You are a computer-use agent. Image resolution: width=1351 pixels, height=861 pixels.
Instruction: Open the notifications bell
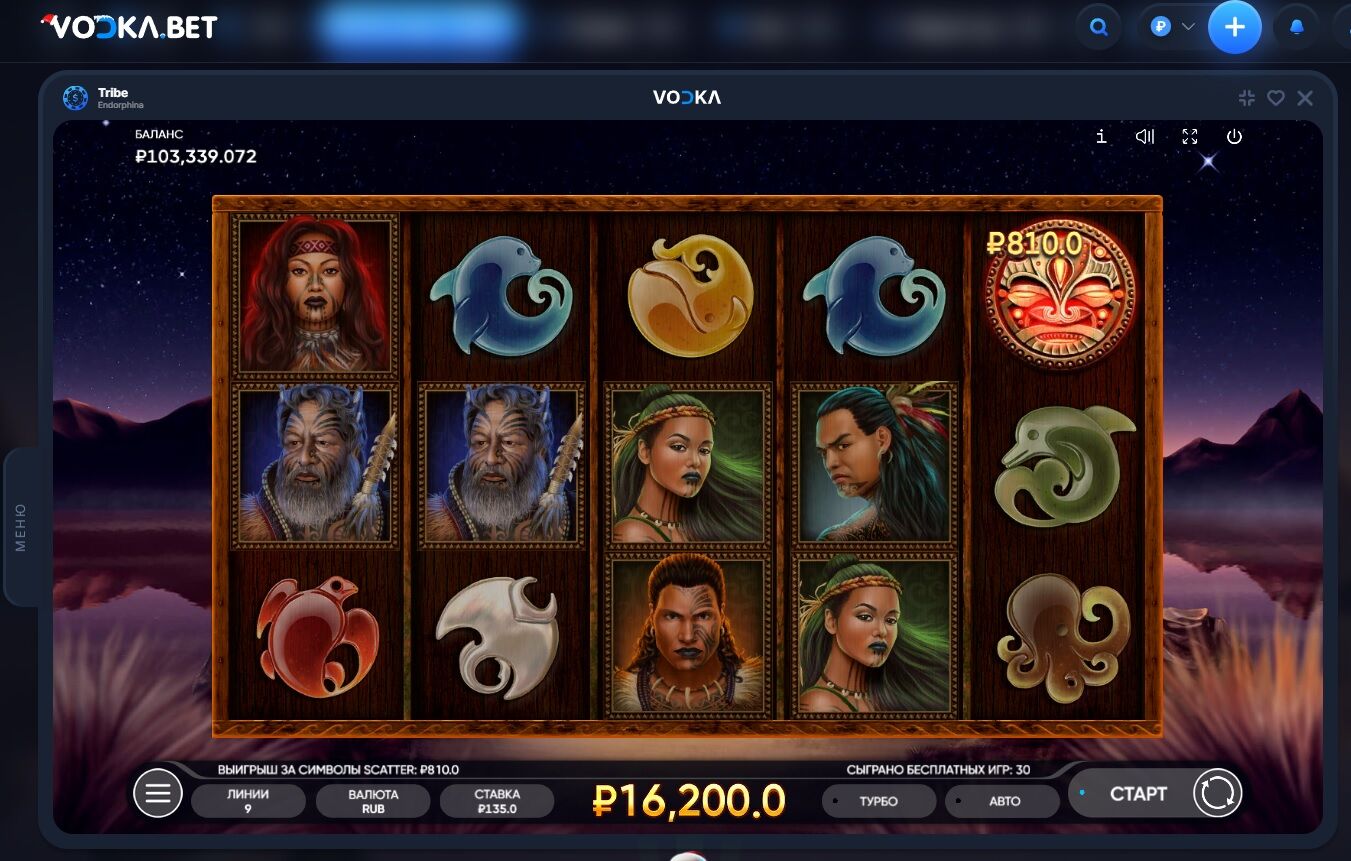[x=1297, y=28]
